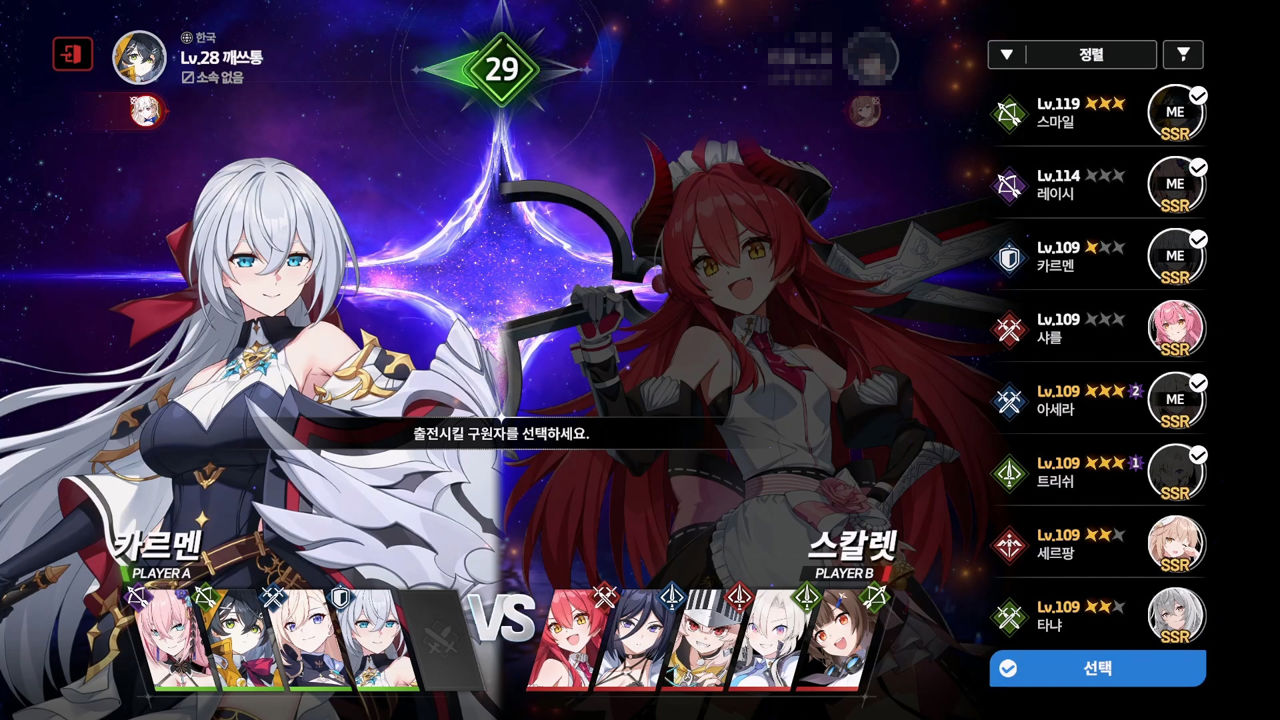This screenshot has height=720, width=1280.
Task: Open the 정렬 sort dropdown
Action: (x=1072, y=55)
